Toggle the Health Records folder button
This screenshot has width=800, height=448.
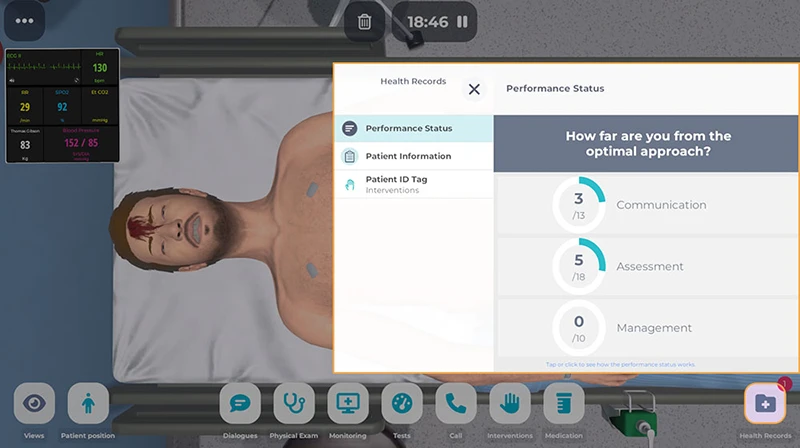coord(765,403)
